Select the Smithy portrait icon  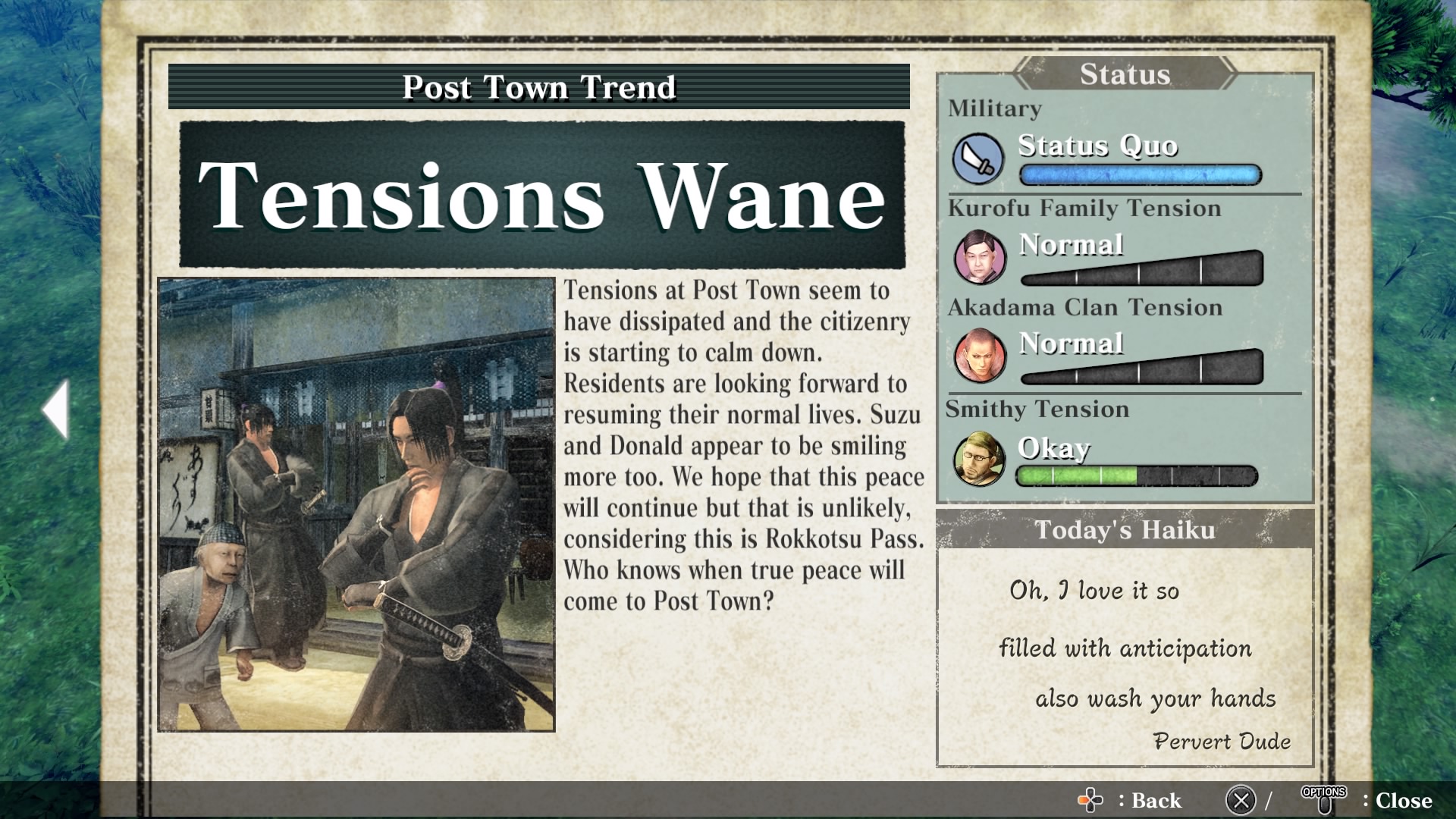(979, 459)
